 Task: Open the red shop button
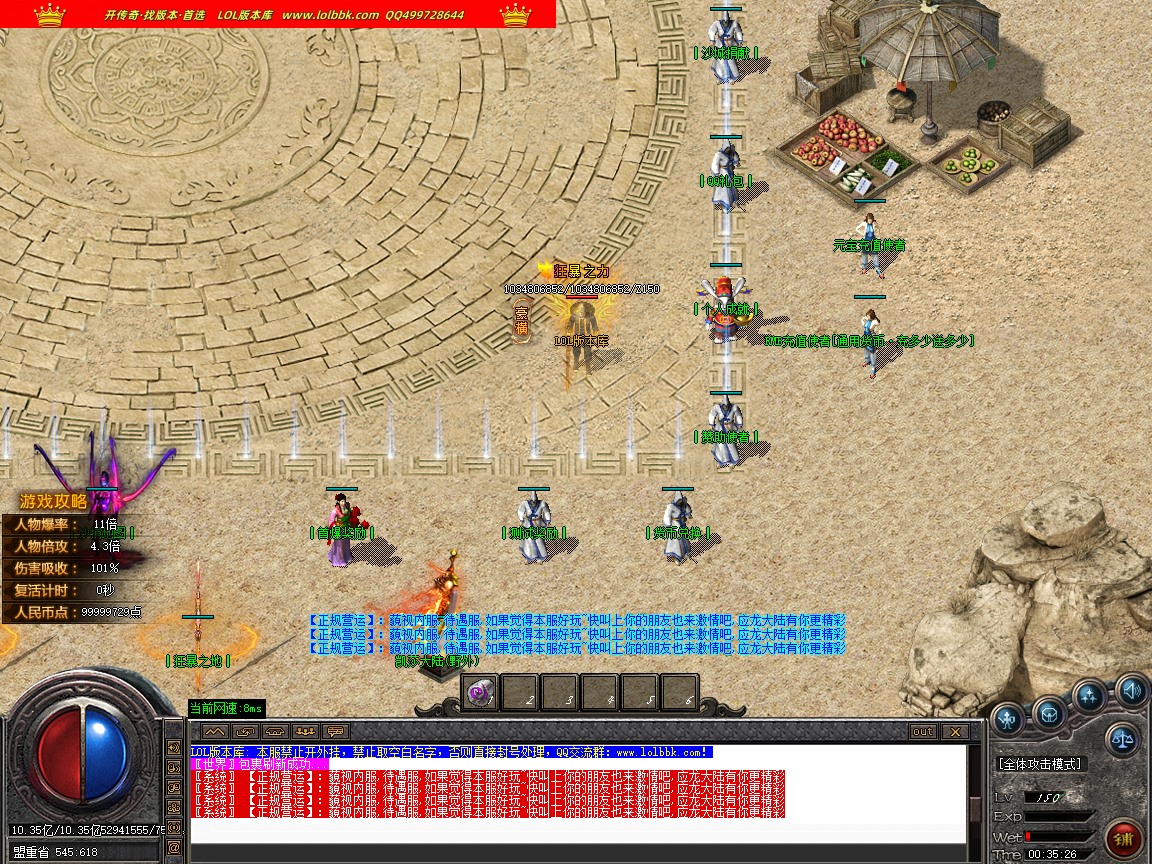(1124, 838)
